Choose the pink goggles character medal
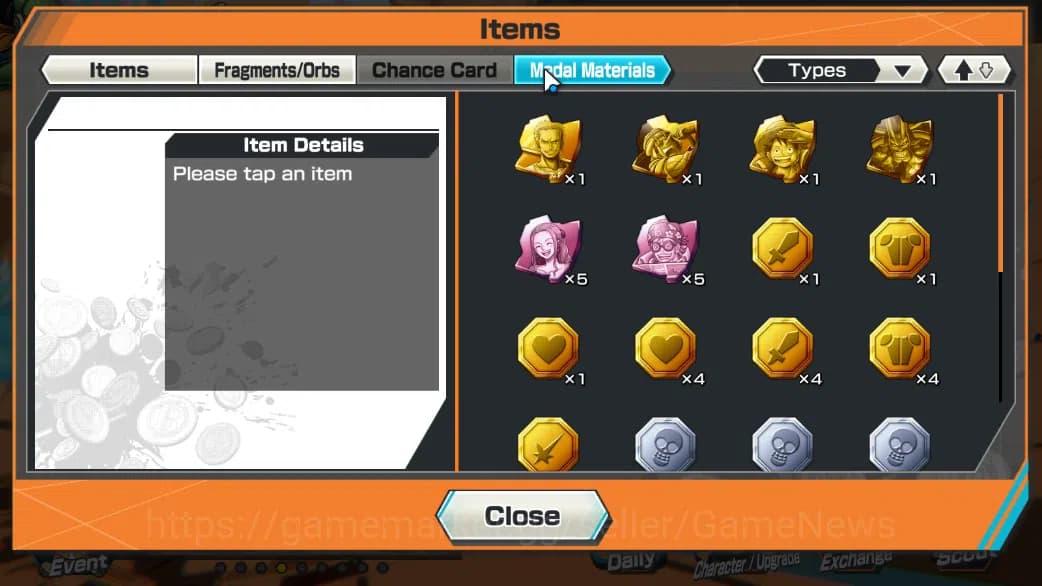Screen dimensions: 1042x586 pyautogui.click(x=664, y=248)
